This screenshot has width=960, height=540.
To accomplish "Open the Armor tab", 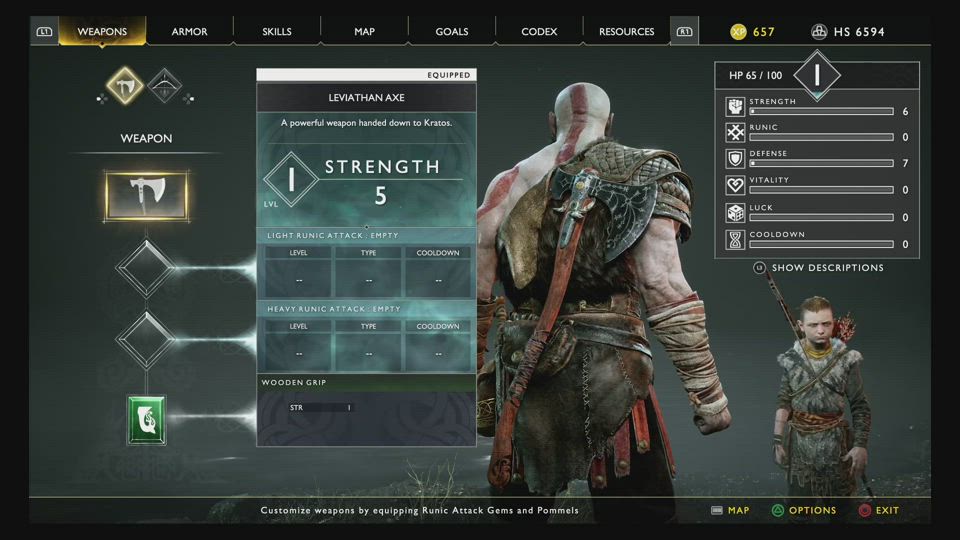I will click(x=189, y=32).
